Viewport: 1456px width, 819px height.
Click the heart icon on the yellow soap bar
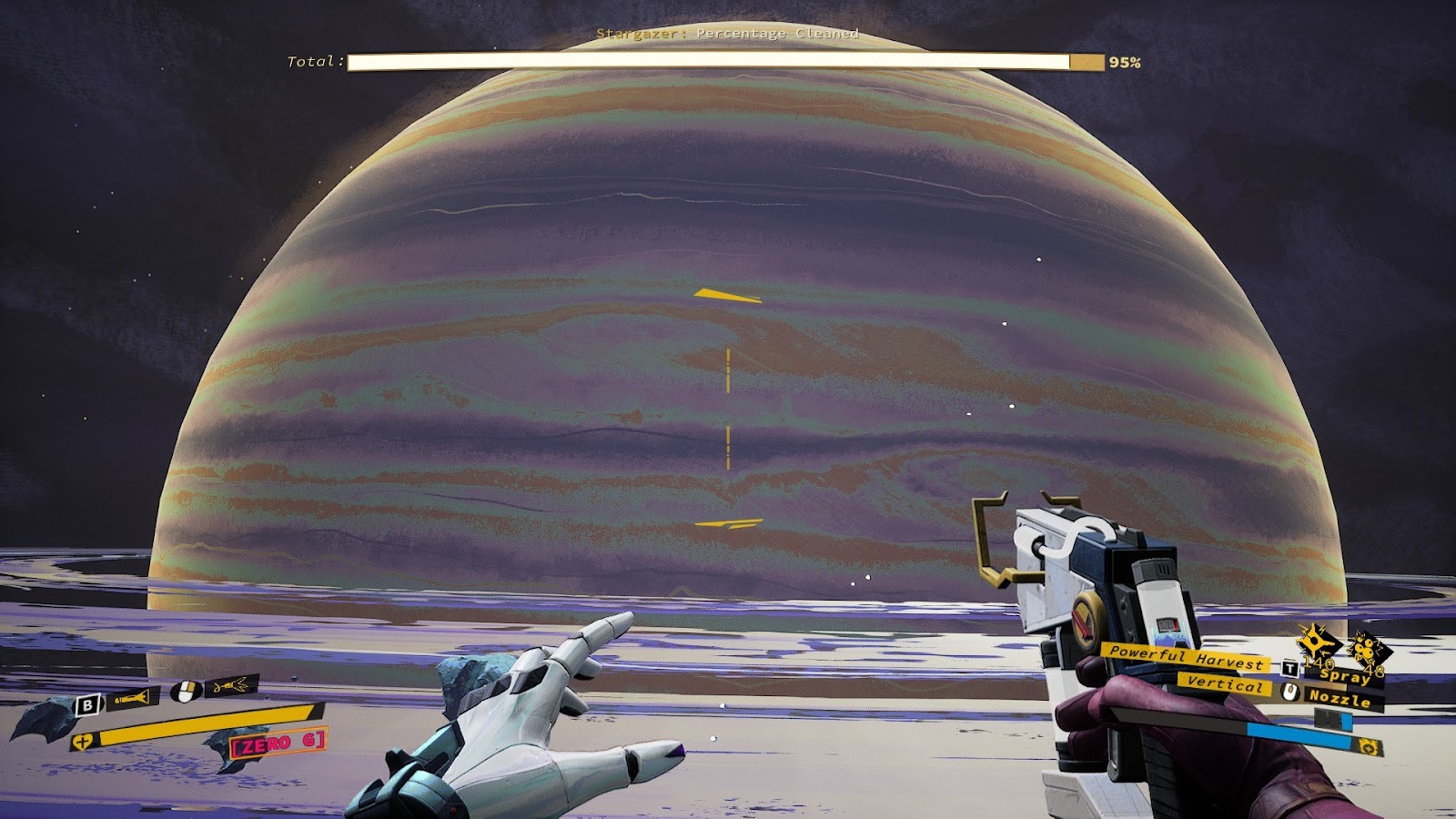(83, 741)
